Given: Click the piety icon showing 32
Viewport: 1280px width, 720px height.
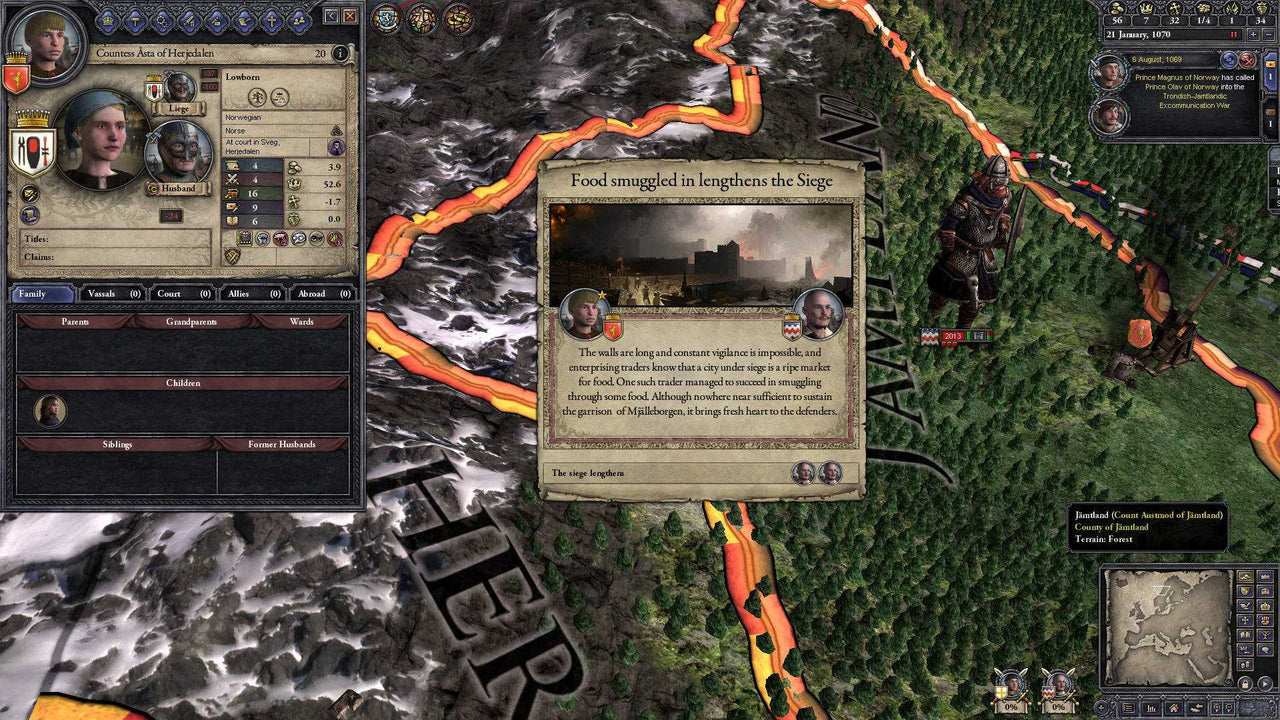Looking at the screenshot, I should [1174, 9].
